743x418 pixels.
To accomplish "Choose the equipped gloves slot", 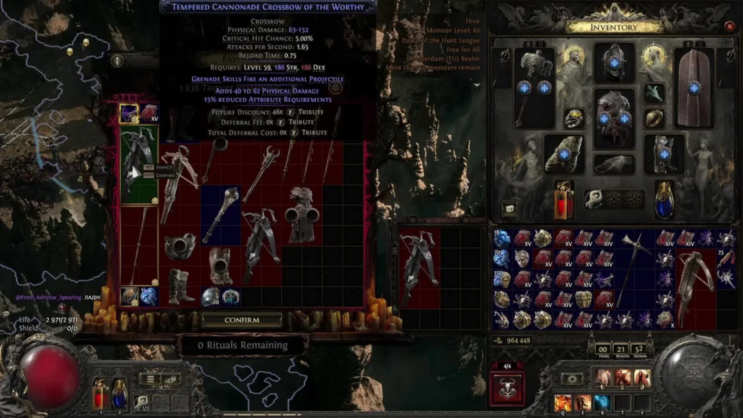I will [563, 154].
